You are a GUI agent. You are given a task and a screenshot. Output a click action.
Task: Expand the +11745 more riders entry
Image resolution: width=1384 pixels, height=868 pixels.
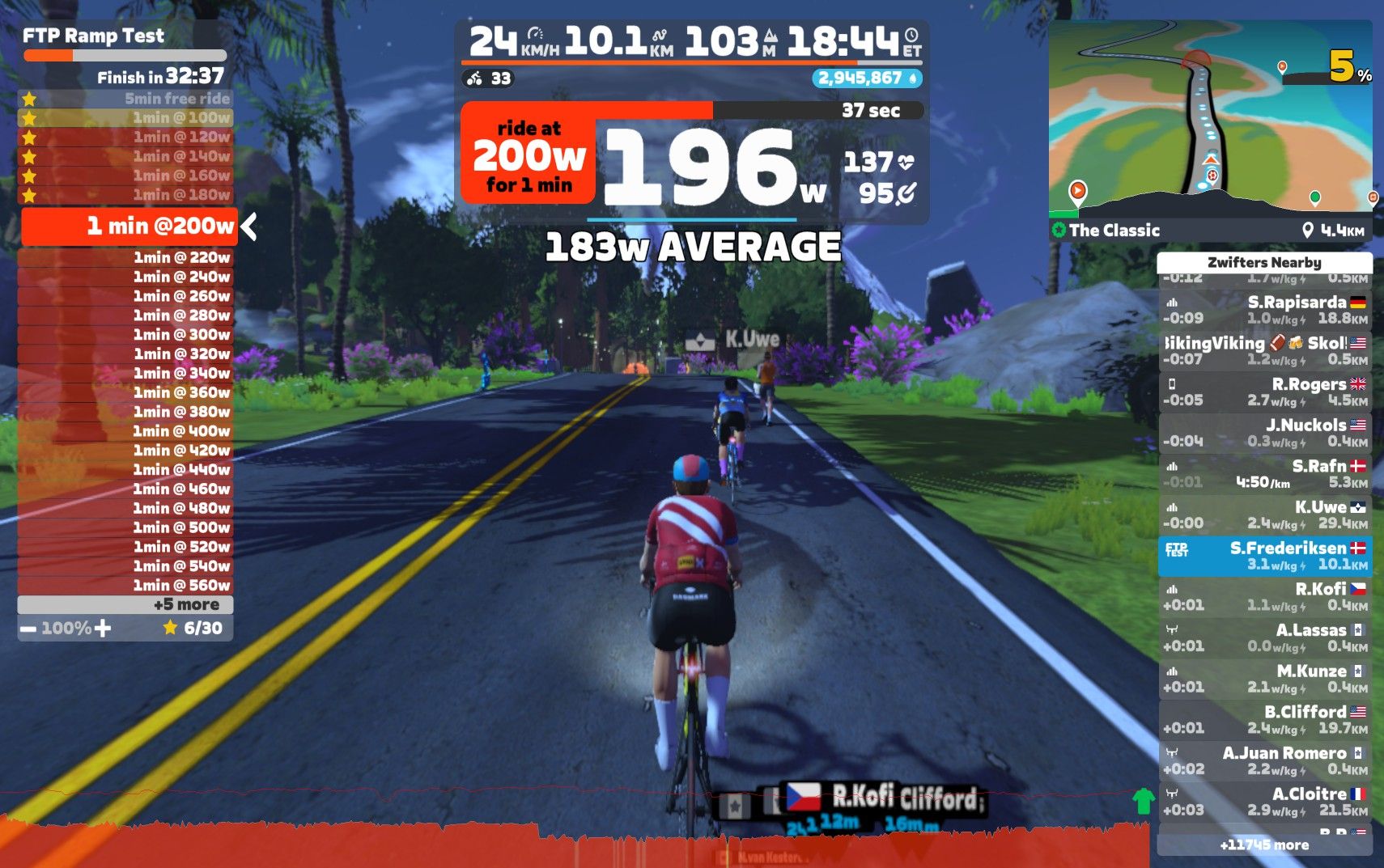tap(1264, 845)
